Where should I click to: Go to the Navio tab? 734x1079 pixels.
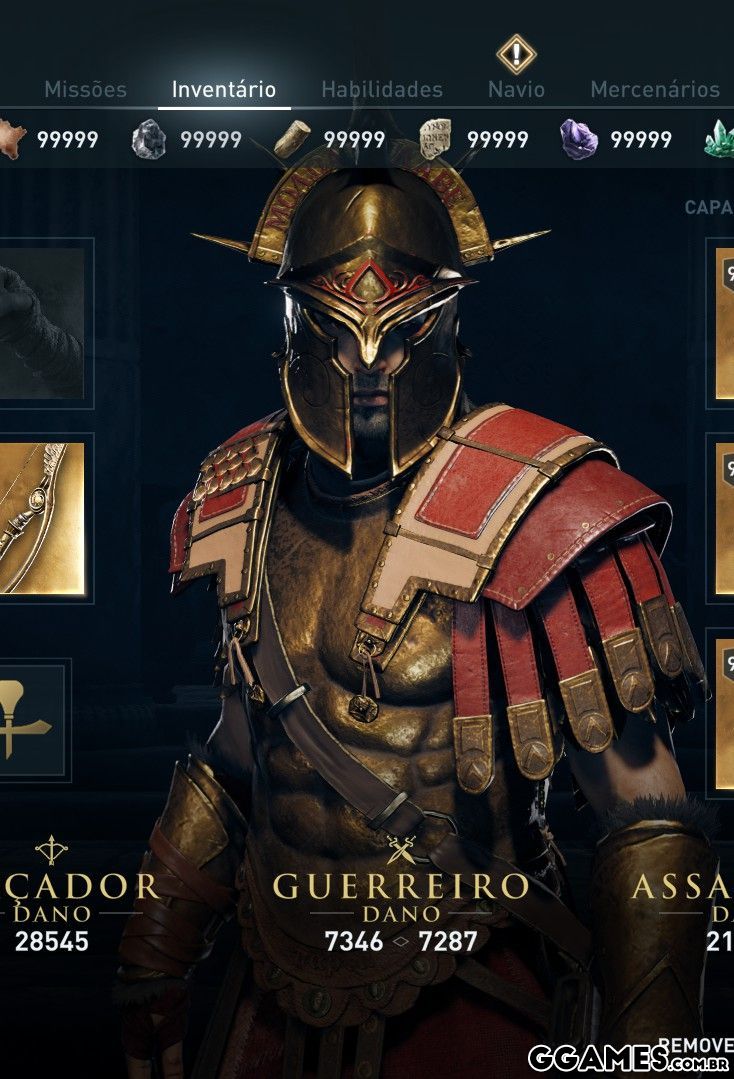tap(516, 89)
